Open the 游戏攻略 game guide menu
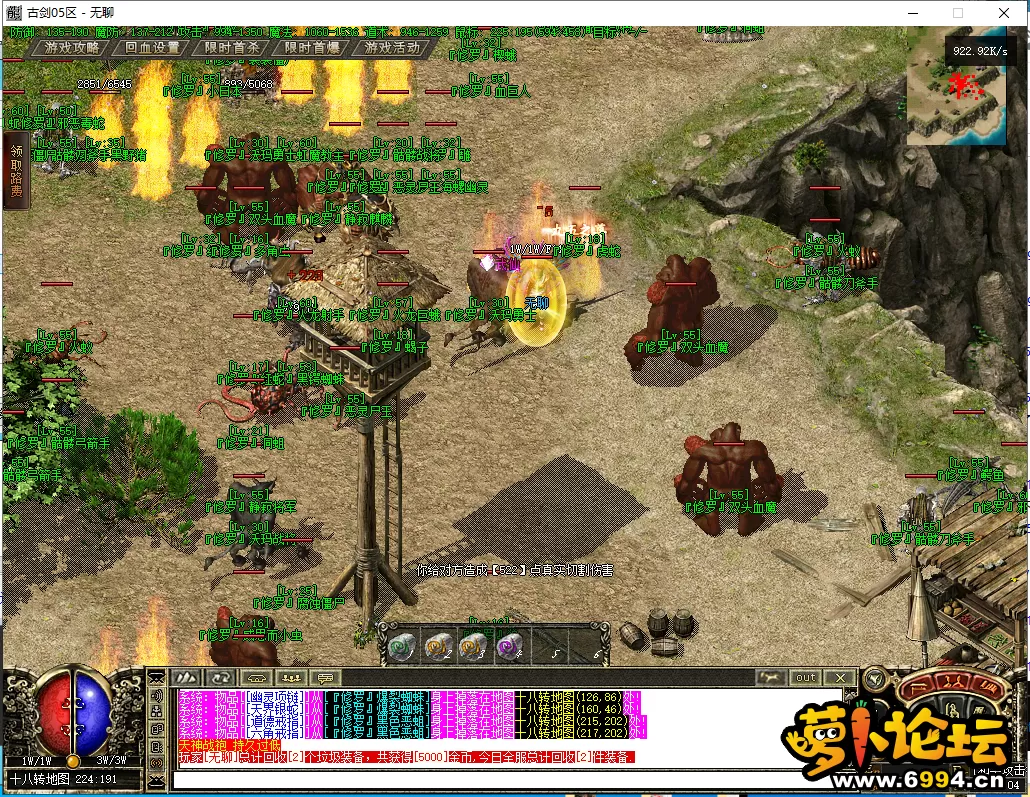 click(72, 47)
